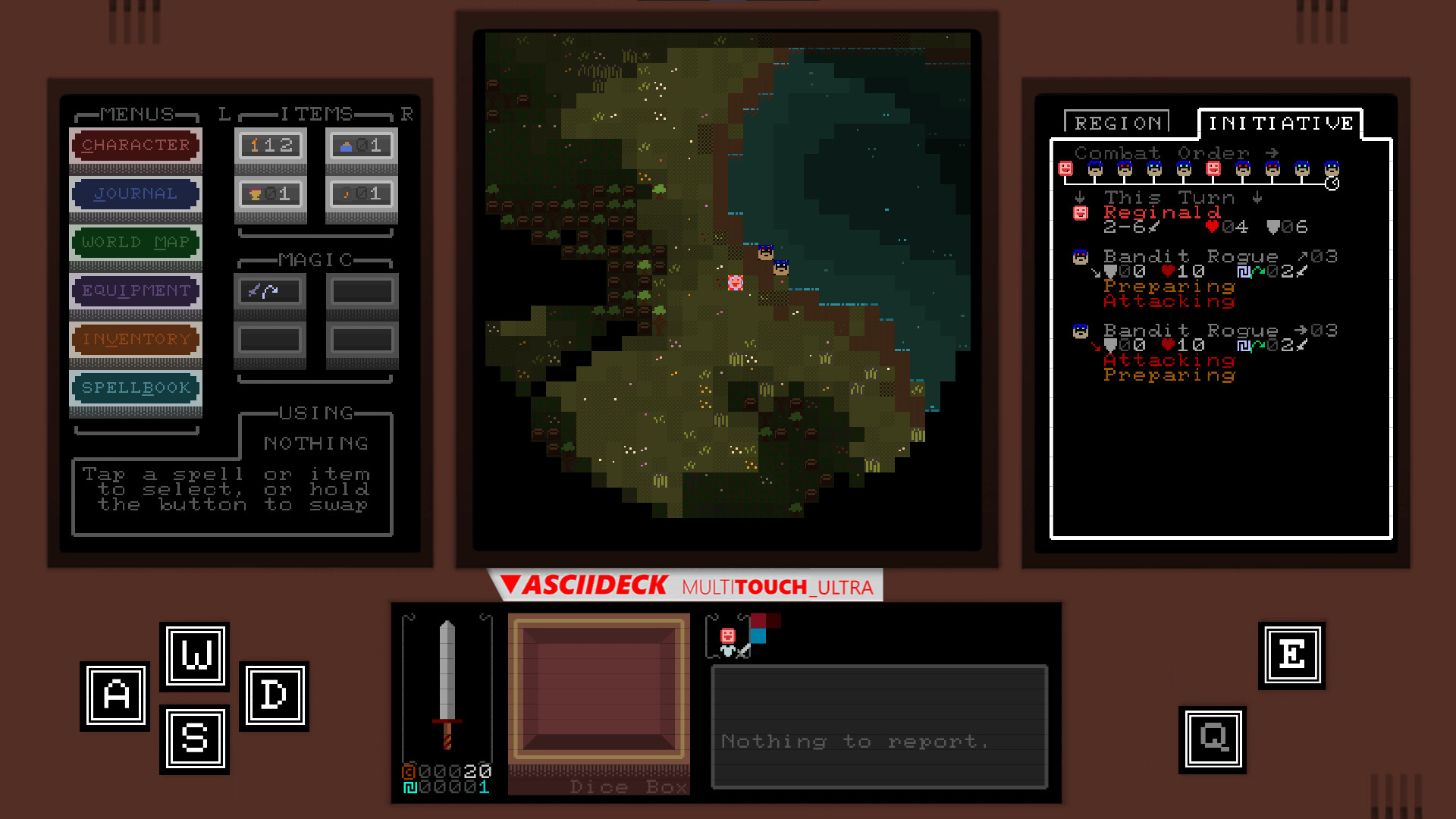Image resolution: width=1456 pixels, height=819 pixels.
Task: Select the golden chalice item slot
Action: pos(270,194)
